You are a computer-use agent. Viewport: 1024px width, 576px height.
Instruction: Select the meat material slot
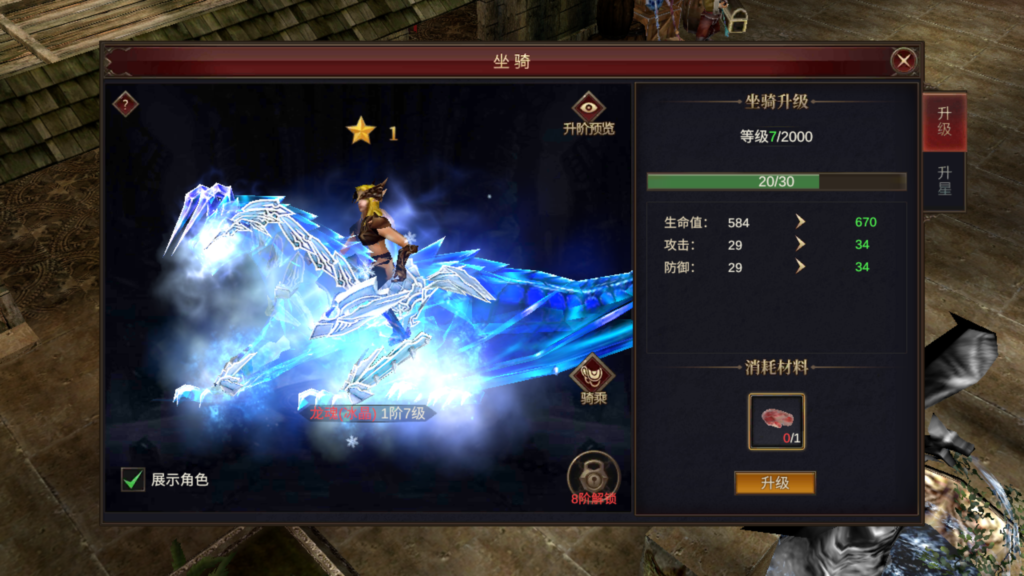[776, 421]
